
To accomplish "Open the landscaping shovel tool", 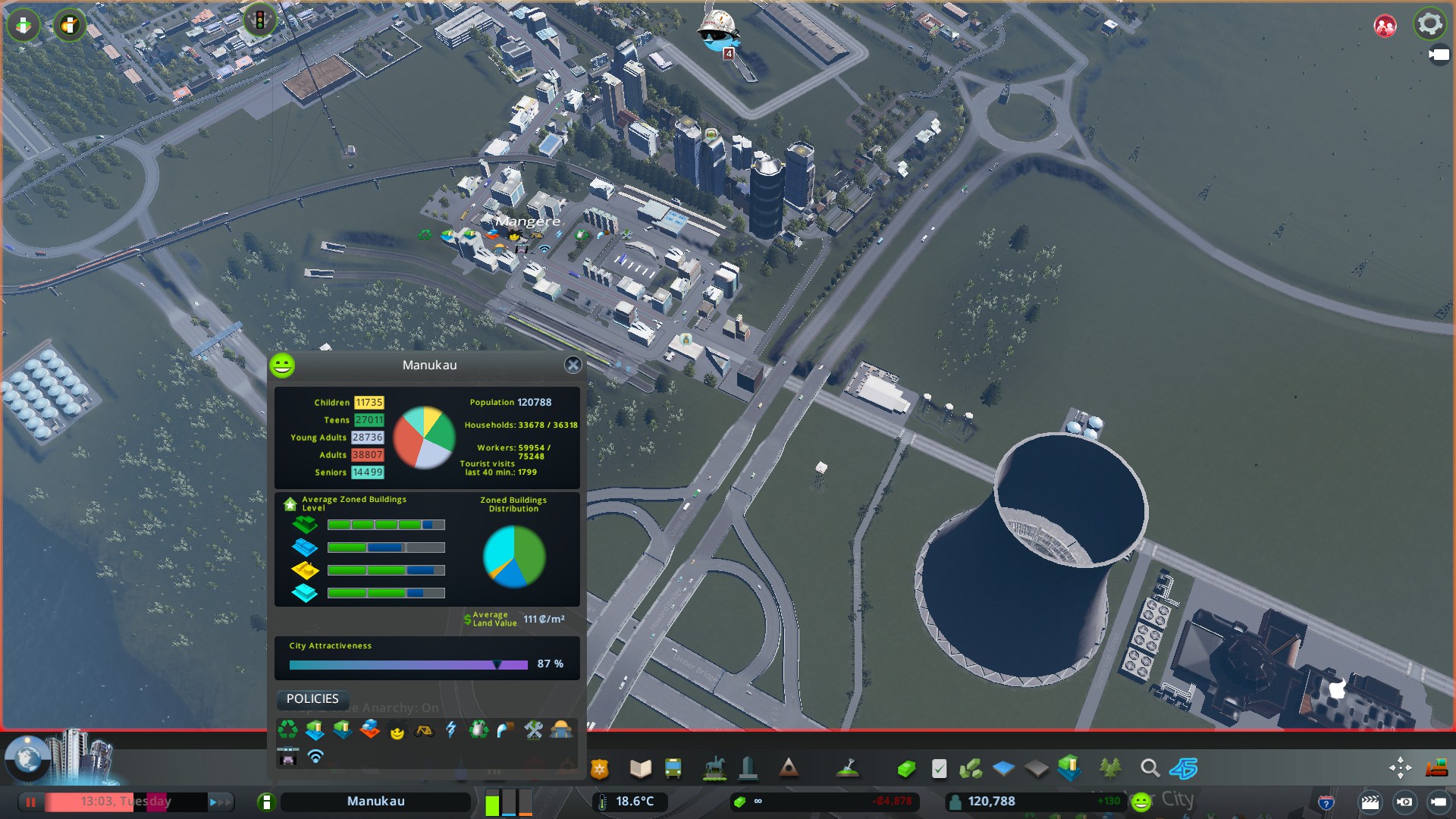I will point(847,769).
